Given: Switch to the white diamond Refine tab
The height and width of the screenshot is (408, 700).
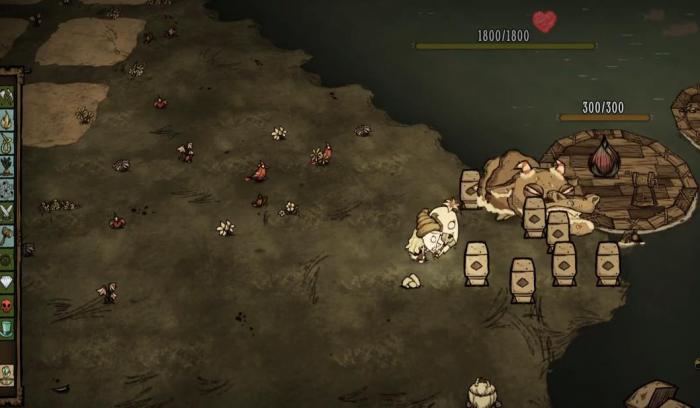Looking at the screenshot, I should click(x=7, y=281).
